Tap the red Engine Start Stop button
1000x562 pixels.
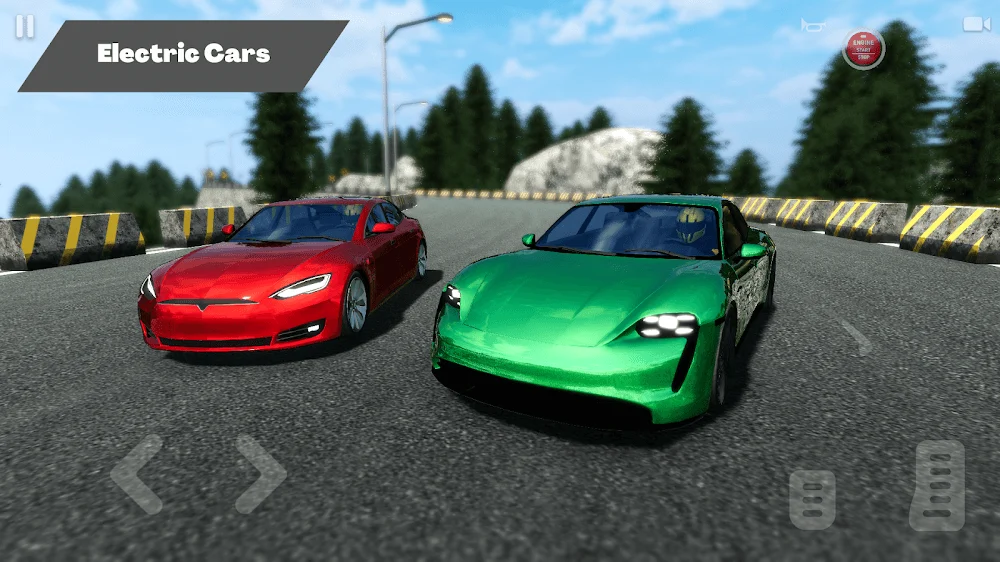pos(863,49)
